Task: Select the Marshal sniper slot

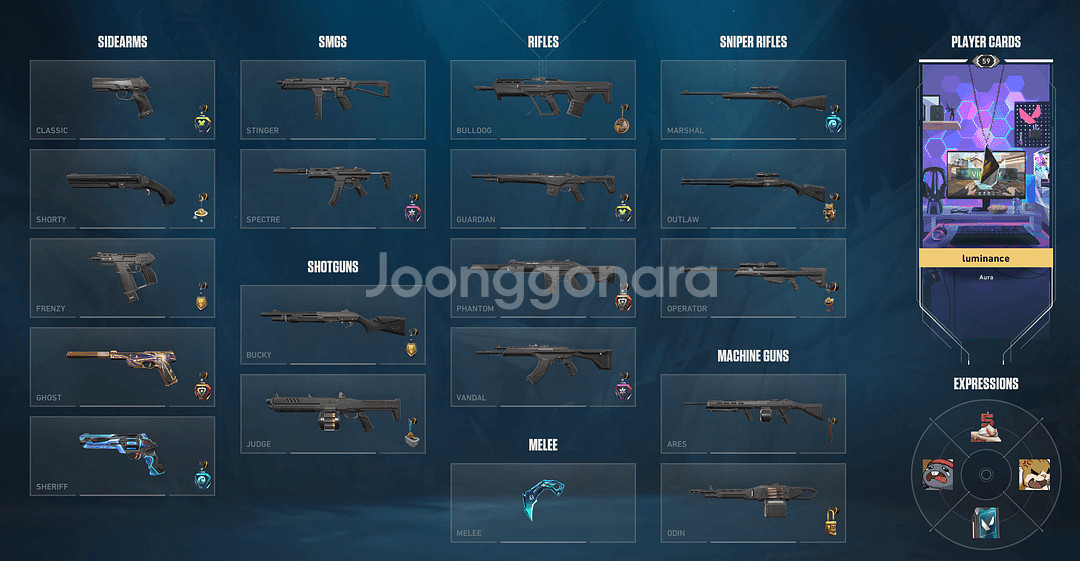Action: click(x=752, y=99)
